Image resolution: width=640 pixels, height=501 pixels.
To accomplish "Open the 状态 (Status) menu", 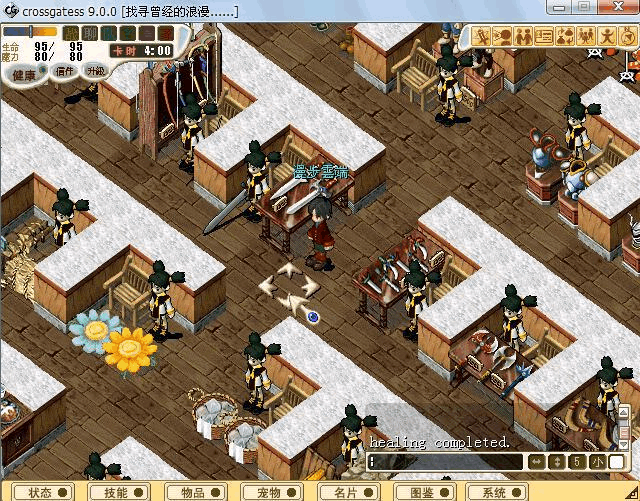I will 46,492.
